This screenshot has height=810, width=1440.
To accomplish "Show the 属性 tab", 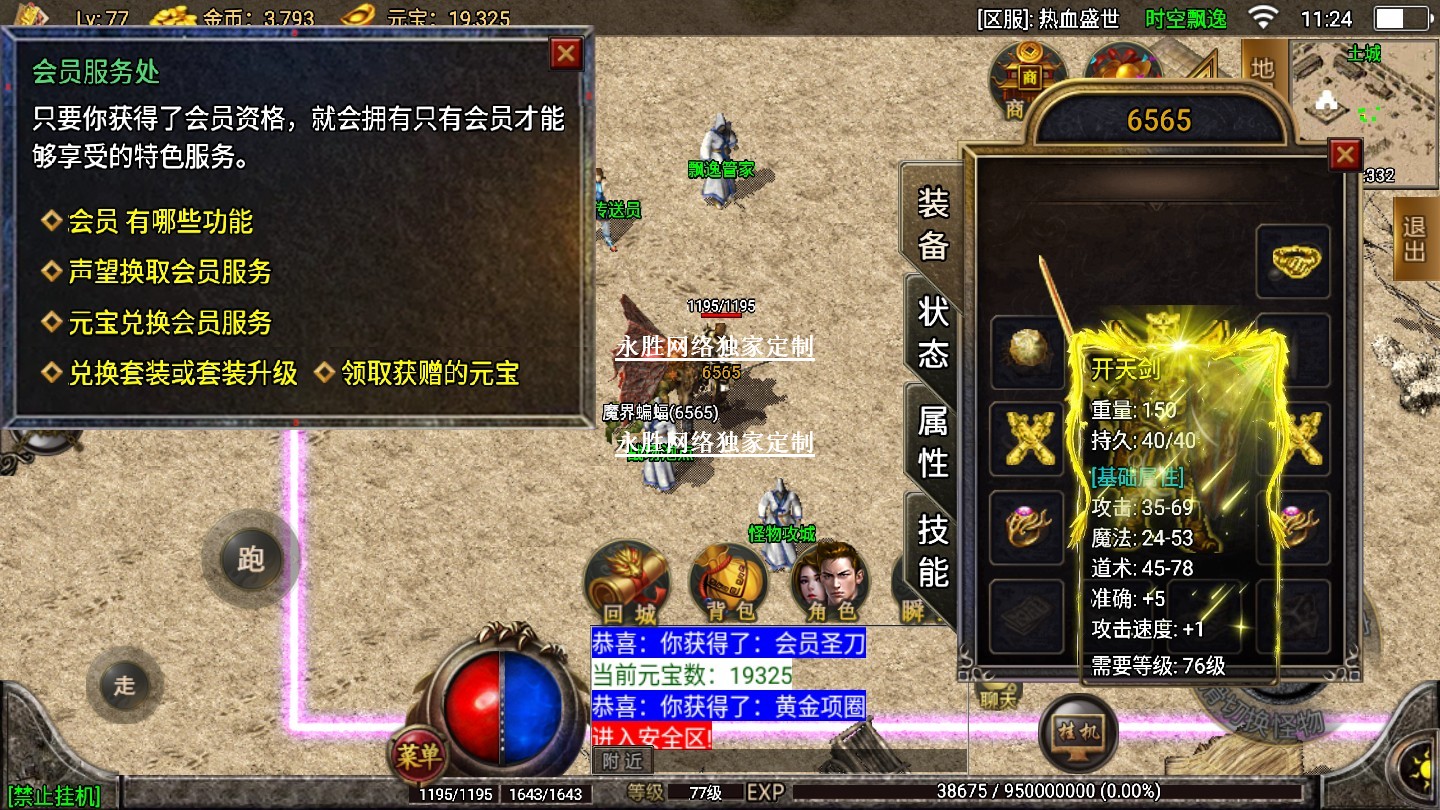I will [932, 441].
